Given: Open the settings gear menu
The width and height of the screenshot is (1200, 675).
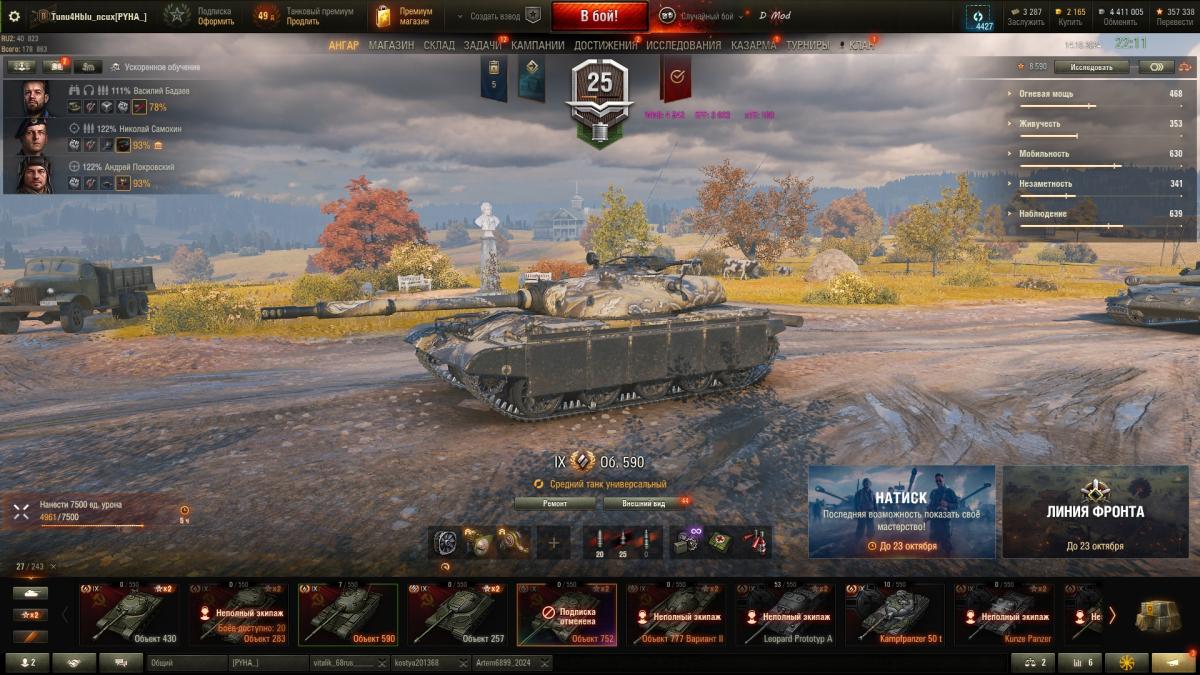Looking at the screenshot, I should (x=14, y=16).
